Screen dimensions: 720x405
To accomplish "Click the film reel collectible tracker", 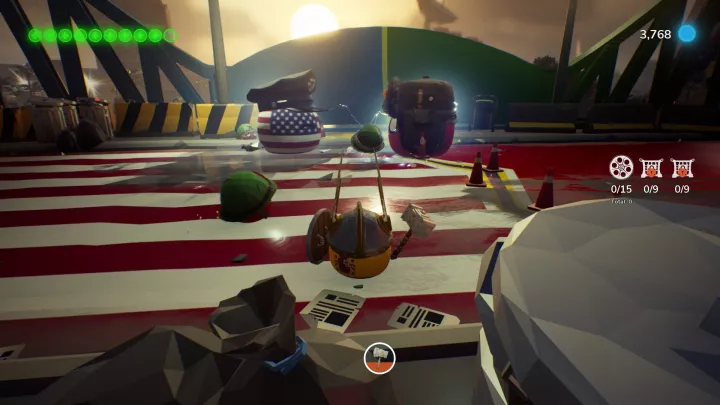I will click(x=621, y=167).
